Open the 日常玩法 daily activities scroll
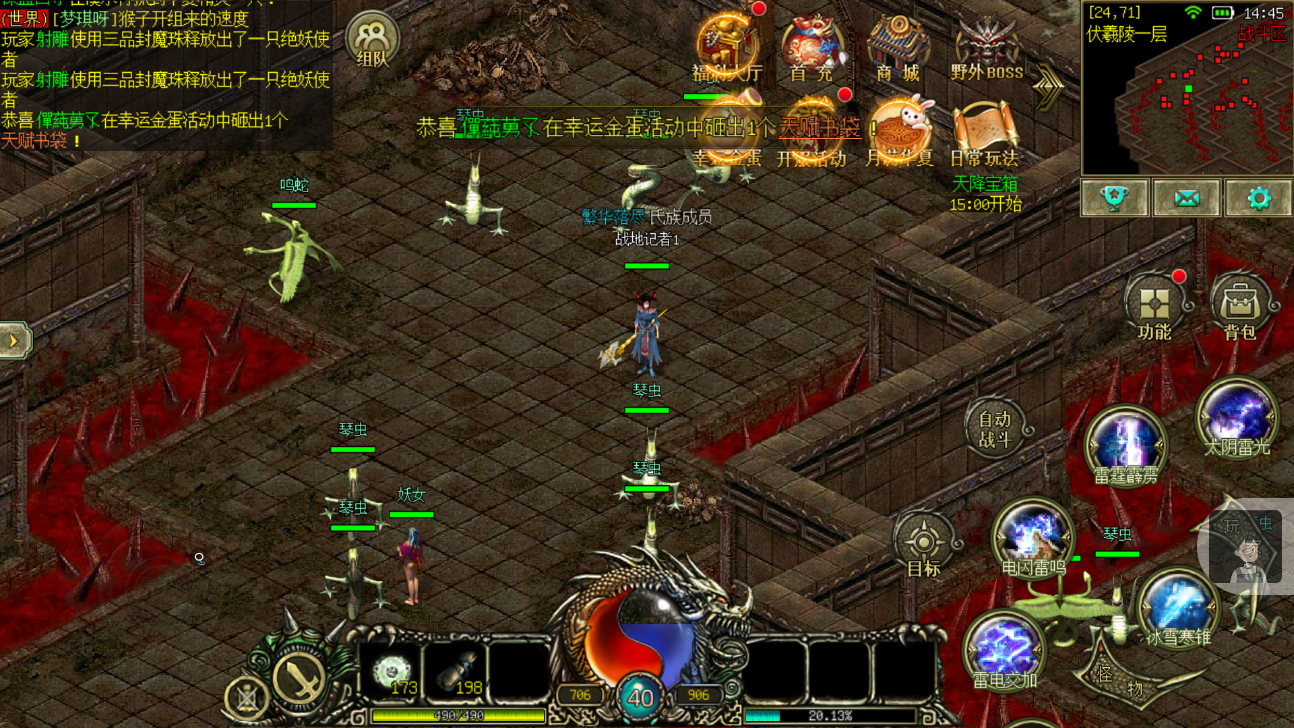This screenshot has width=1294, height=728. click(x=984, y=131)
